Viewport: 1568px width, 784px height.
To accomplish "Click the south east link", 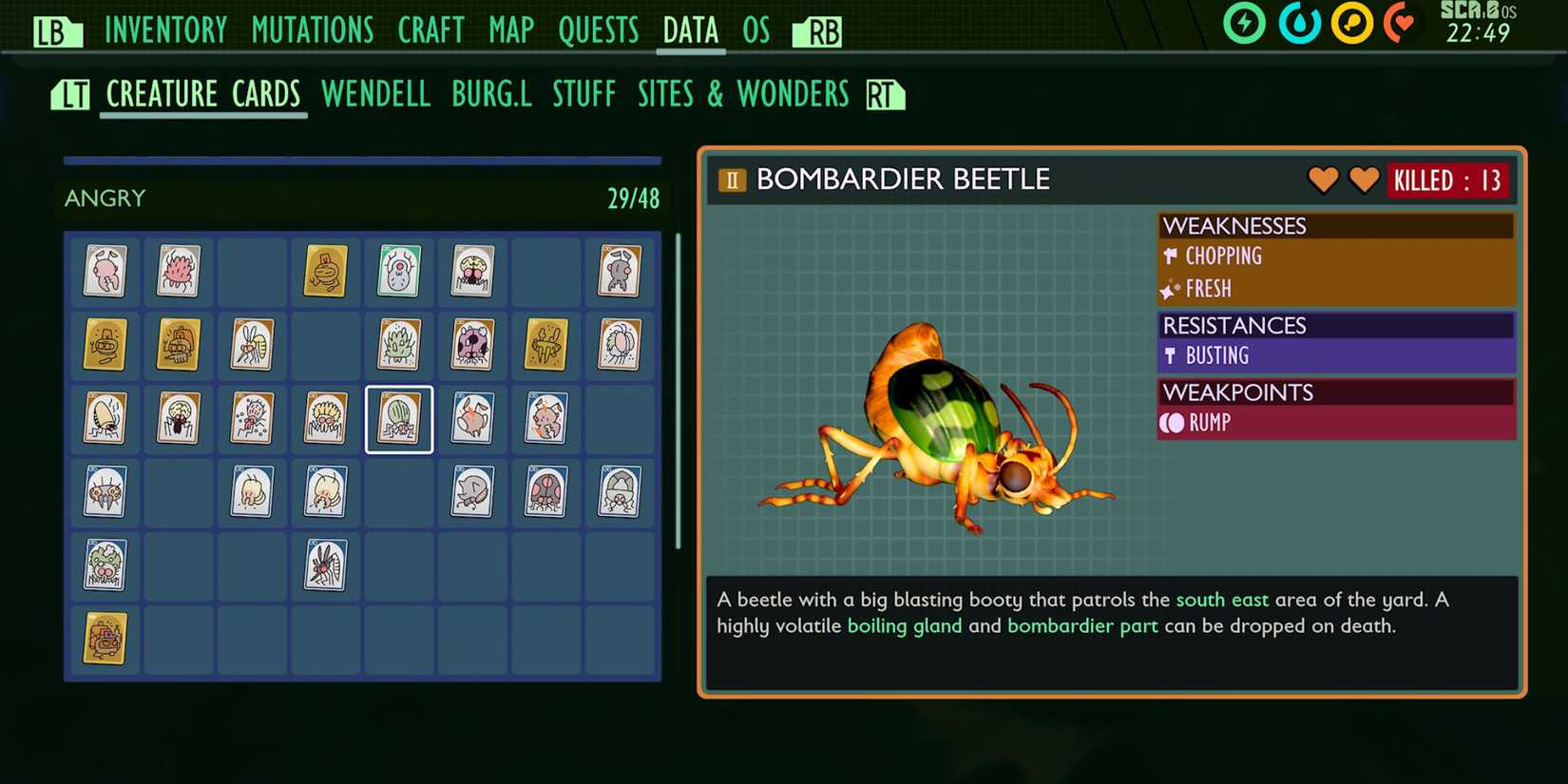I will pos(1223,600).
